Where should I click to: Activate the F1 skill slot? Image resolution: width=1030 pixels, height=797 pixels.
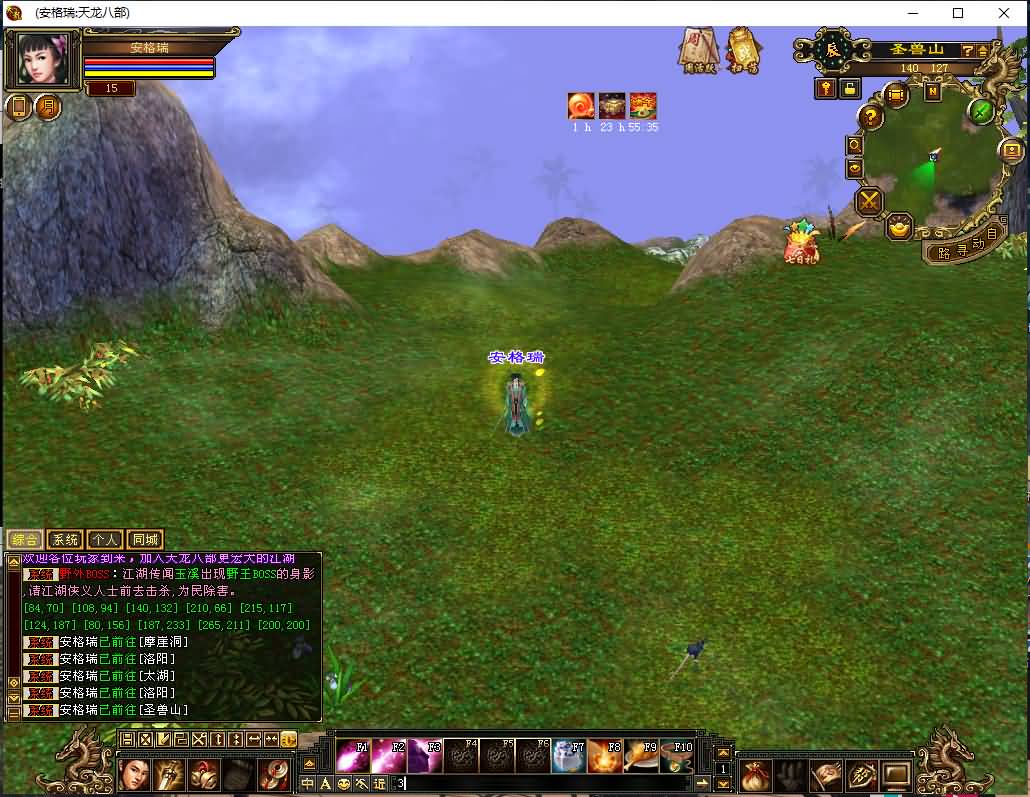(352, 756)
